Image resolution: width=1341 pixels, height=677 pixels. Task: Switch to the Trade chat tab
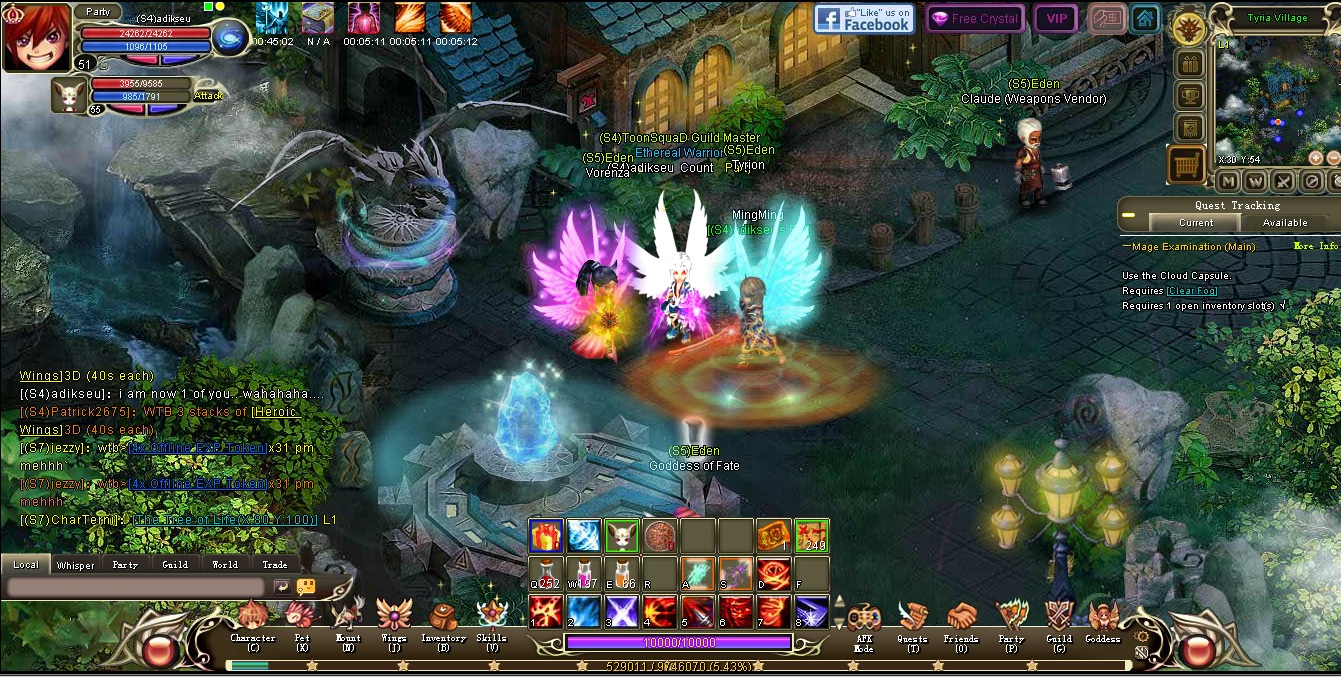(275, 565)
